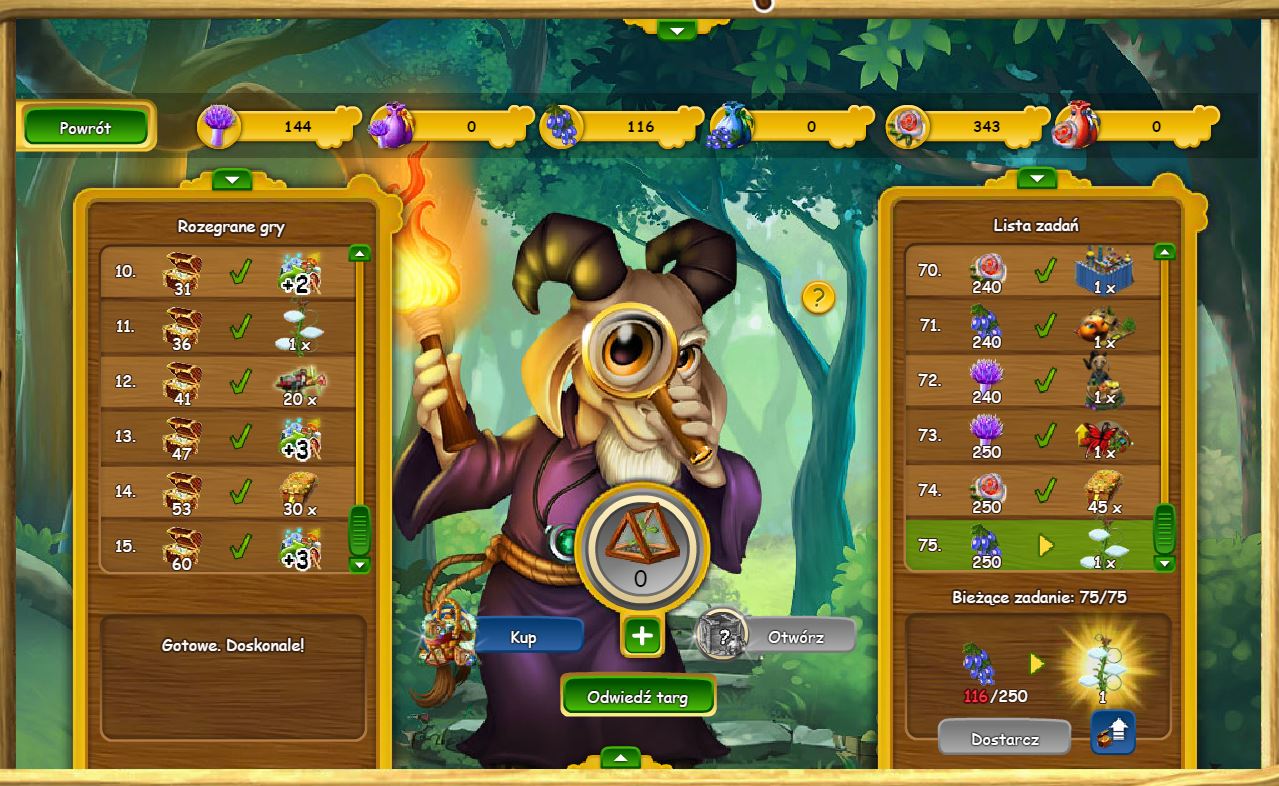Click the purple flower resource counter
Screen dimensions: 1279x786
pyautogui.click(x=280, y=127)
